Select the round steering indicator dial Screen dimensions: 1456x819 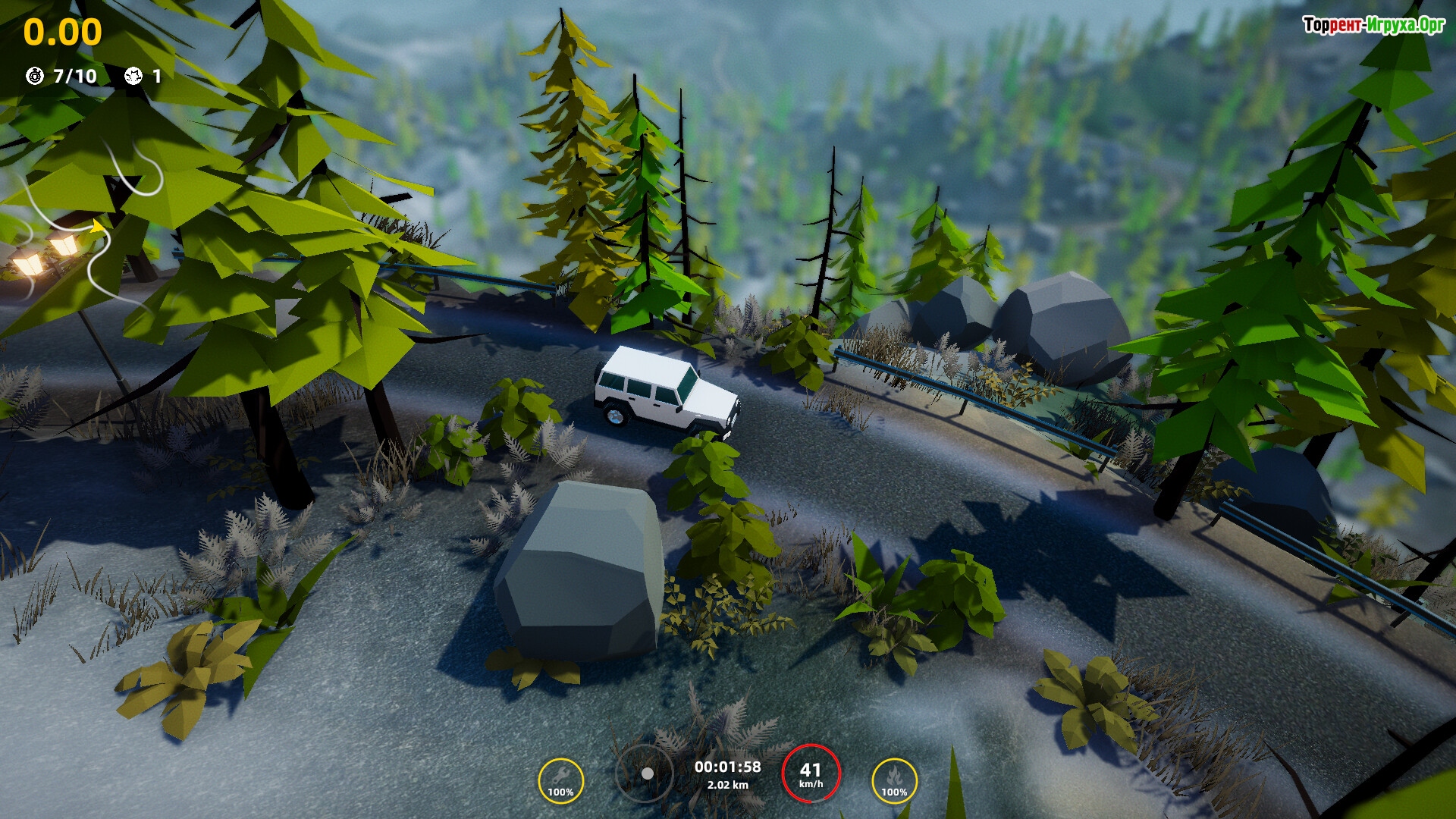(x=645, y=773)
